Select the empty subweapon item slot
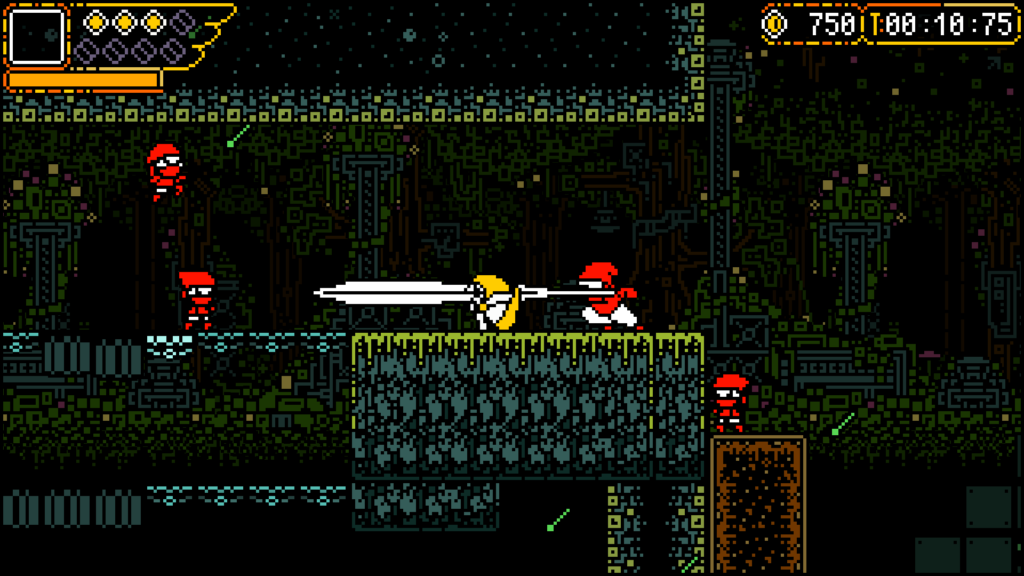Screen dimensions: 1024x576 point(37,36)
